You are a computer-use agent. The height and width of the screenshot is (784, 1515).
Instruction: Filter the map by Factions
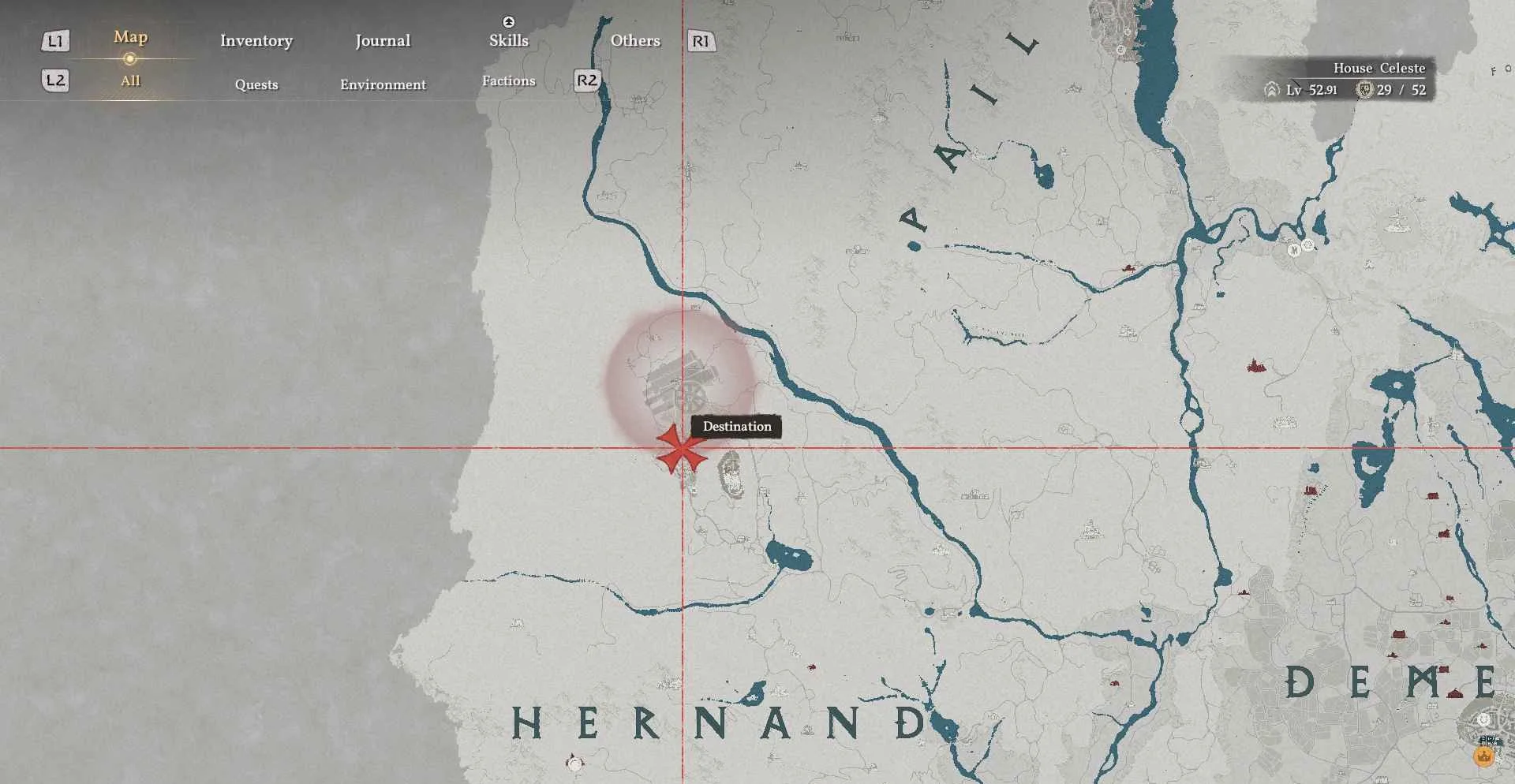[x=508, y=80]
